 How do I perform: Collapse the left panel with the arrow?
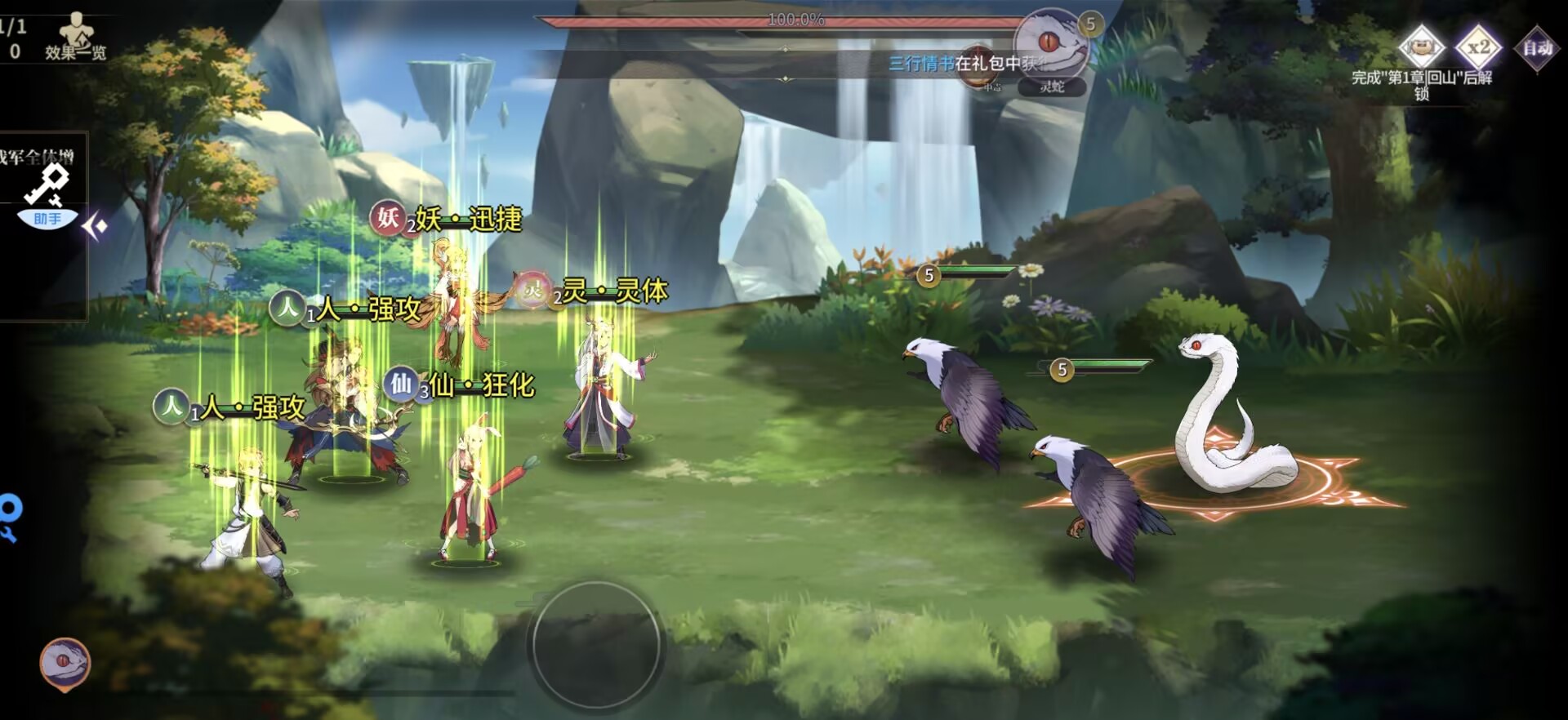[x=95, y=226]
